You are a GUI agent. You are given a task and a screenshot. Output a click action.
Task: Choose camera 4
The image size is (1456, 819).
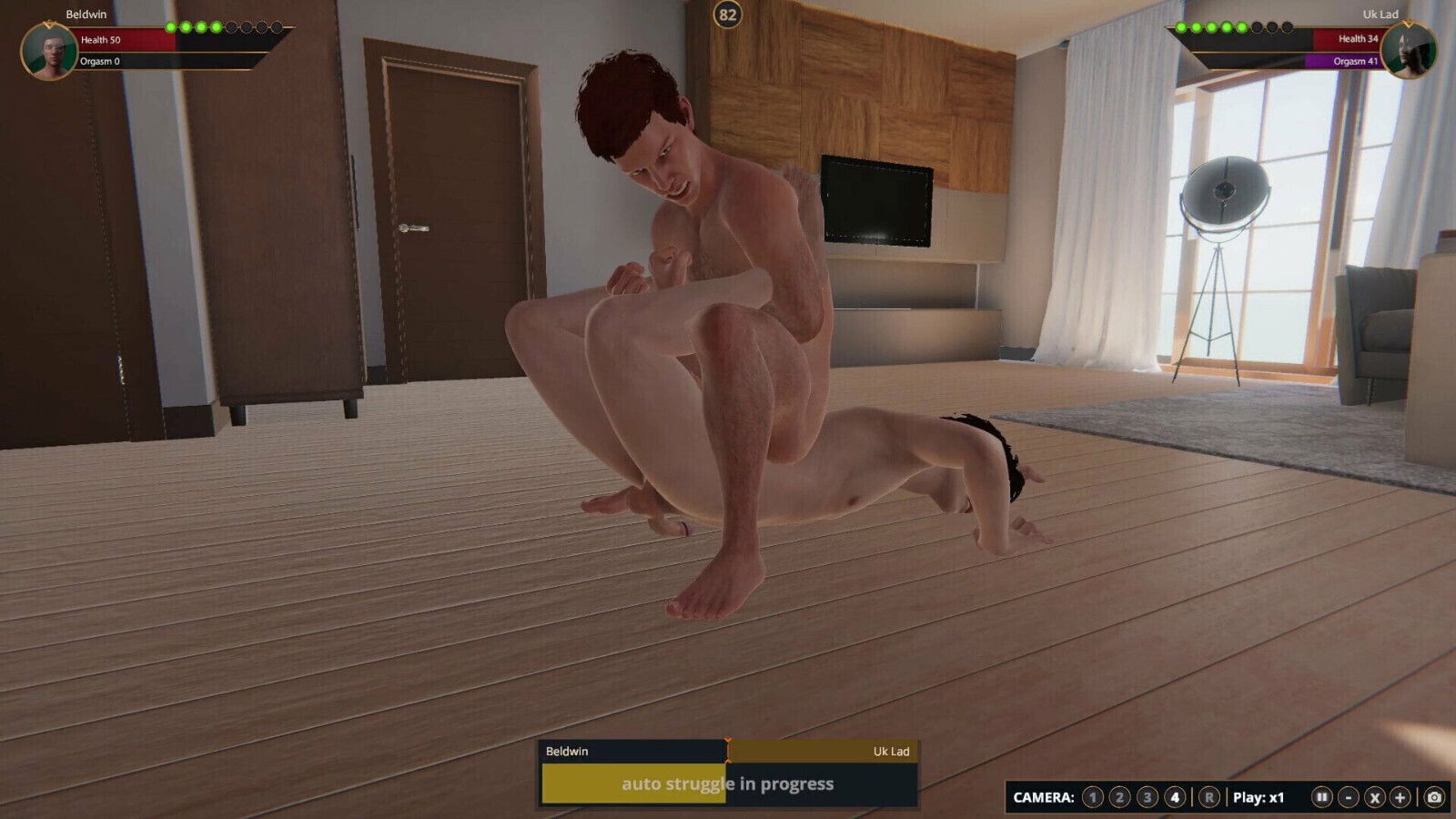(x=1175, y=797)
